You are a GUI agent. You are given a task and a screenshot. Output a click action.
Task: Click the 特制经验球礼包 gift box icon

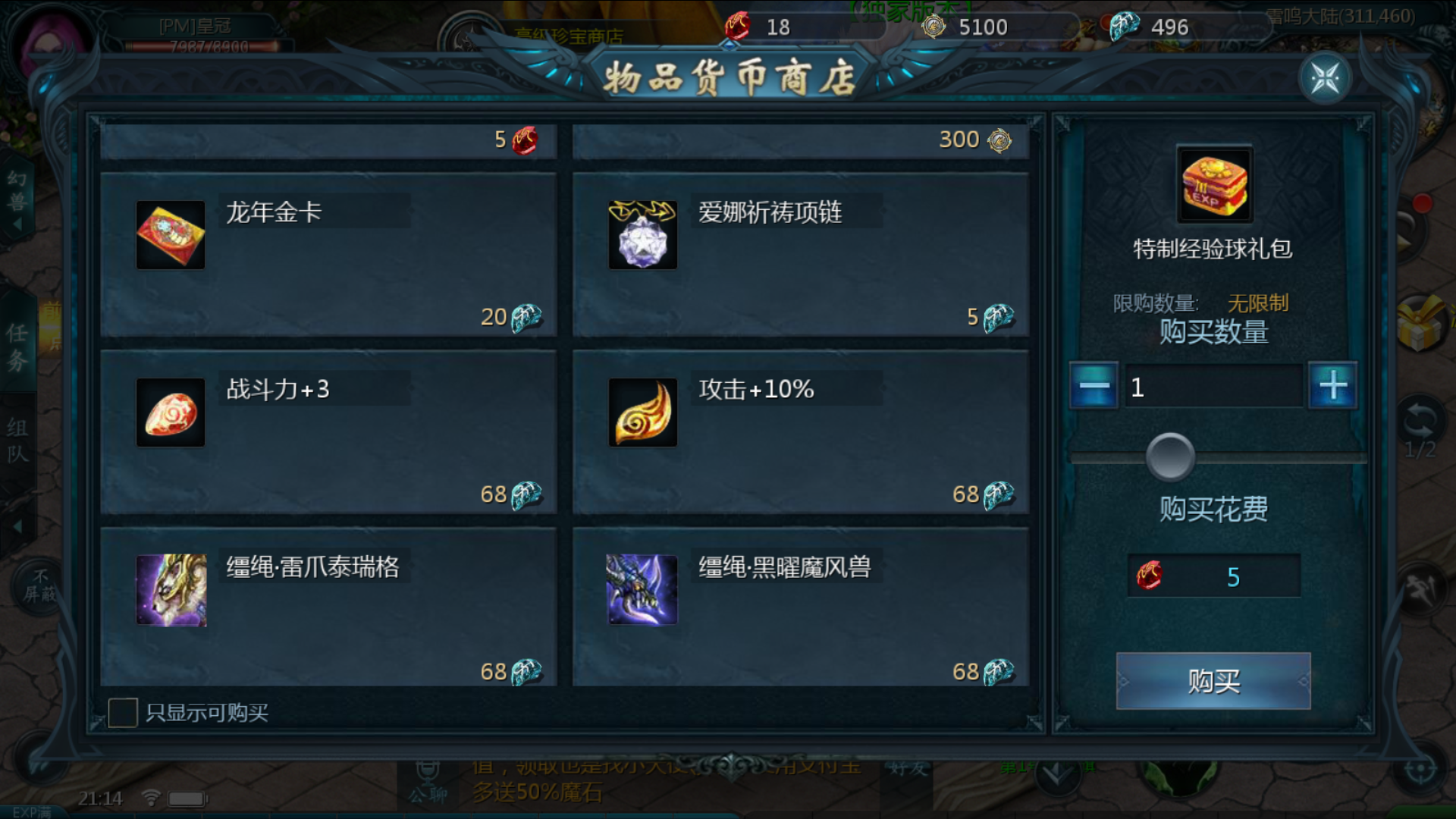(1214, 184)
